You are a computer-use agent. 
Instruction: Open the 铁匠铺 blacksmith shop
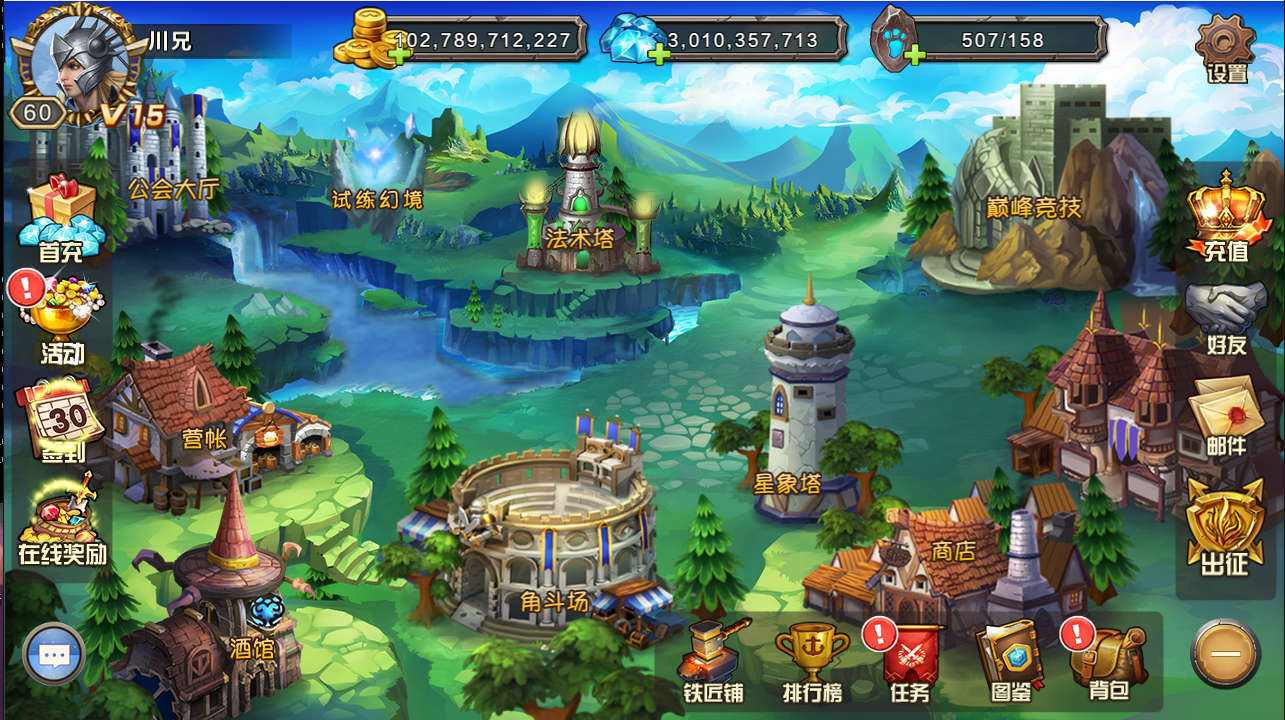713,658
